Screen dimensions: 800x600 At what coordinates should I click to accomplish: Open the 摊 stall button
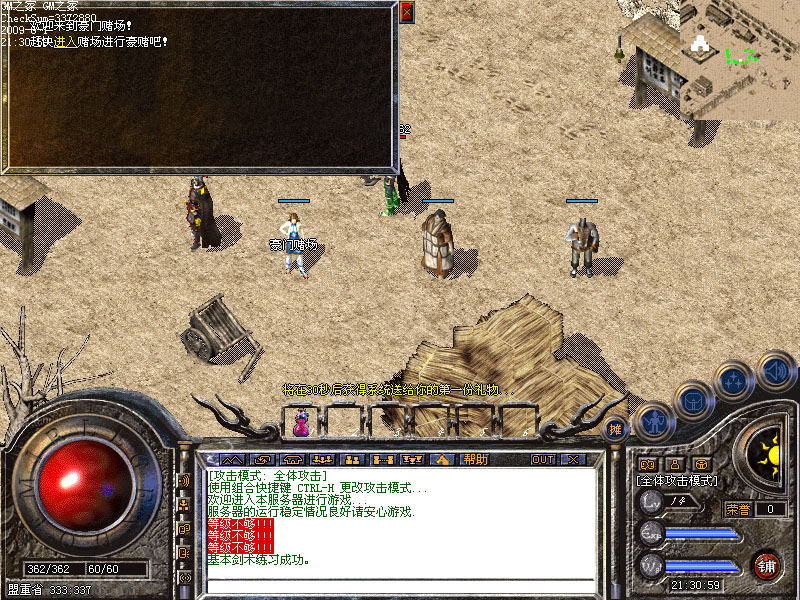616,429
